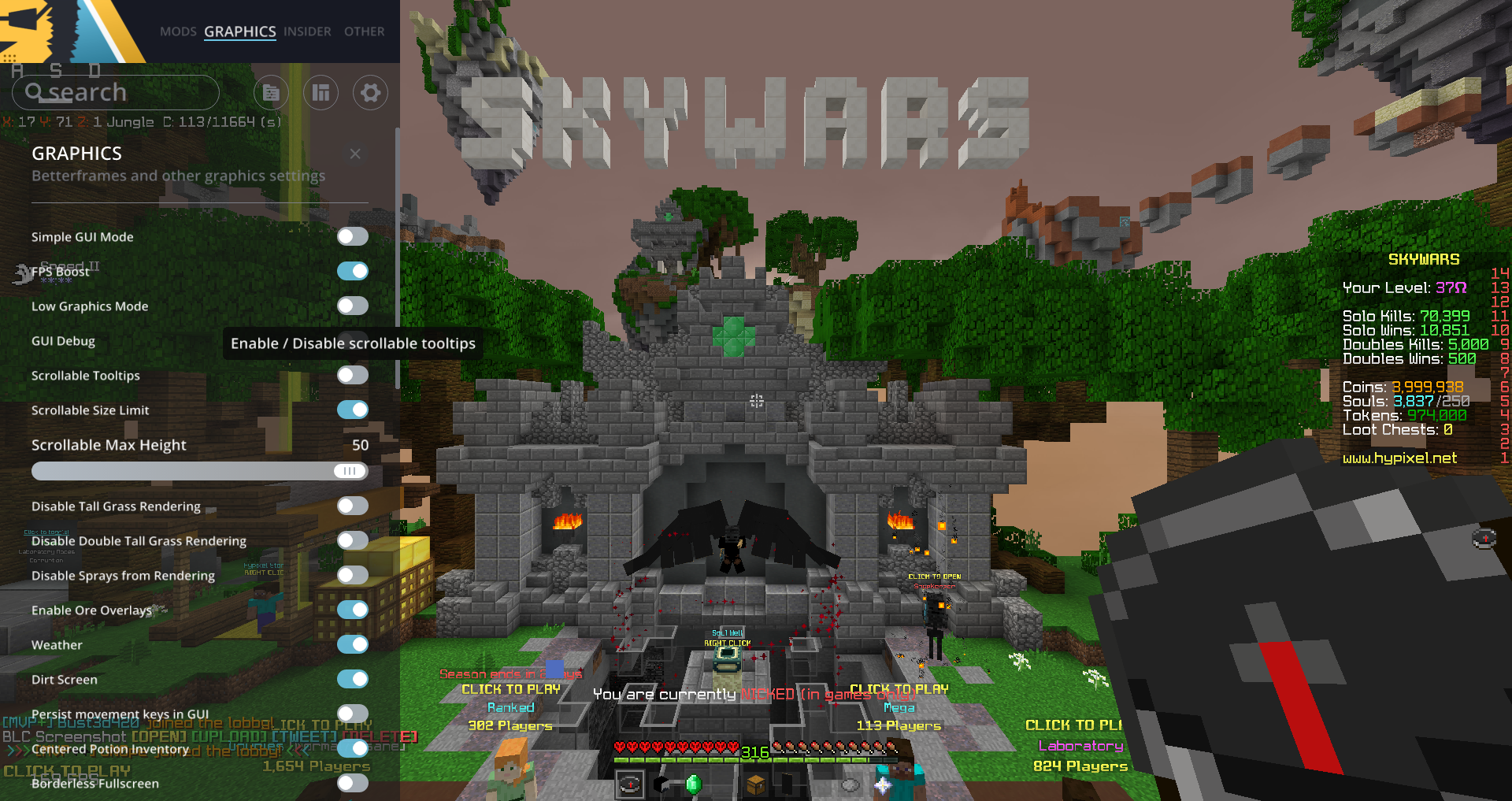Enable Simple GUI Mode
1512x801 pixels.
(x=352, y=236)
